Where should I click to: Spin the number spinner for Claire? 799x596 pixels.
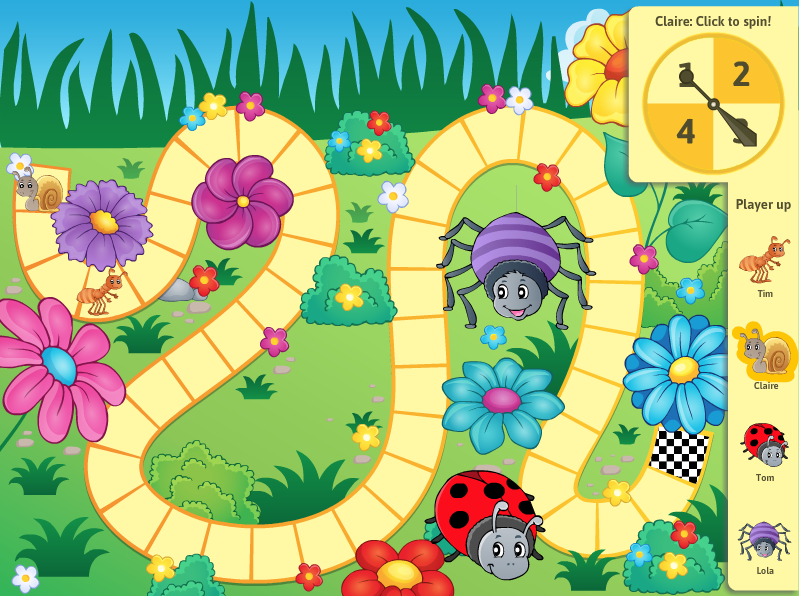713,103
